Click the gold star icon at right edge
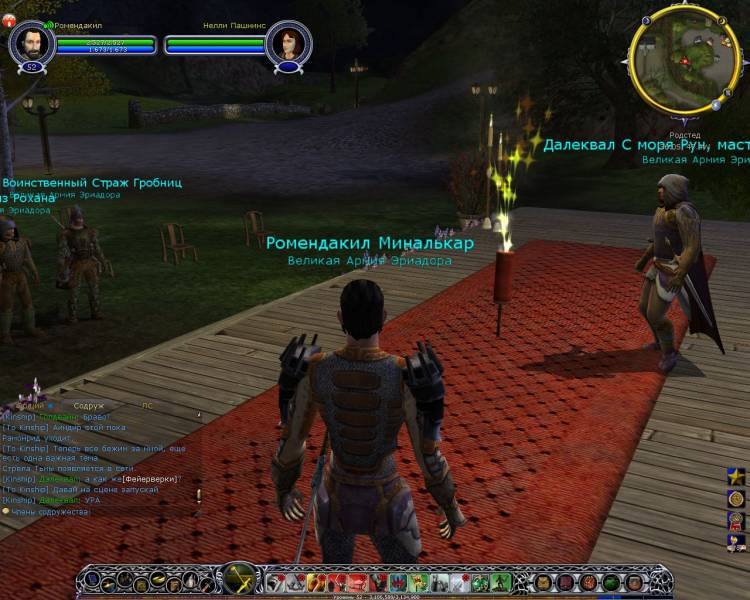This screenshot has height=600, width=750. point(735,473)
